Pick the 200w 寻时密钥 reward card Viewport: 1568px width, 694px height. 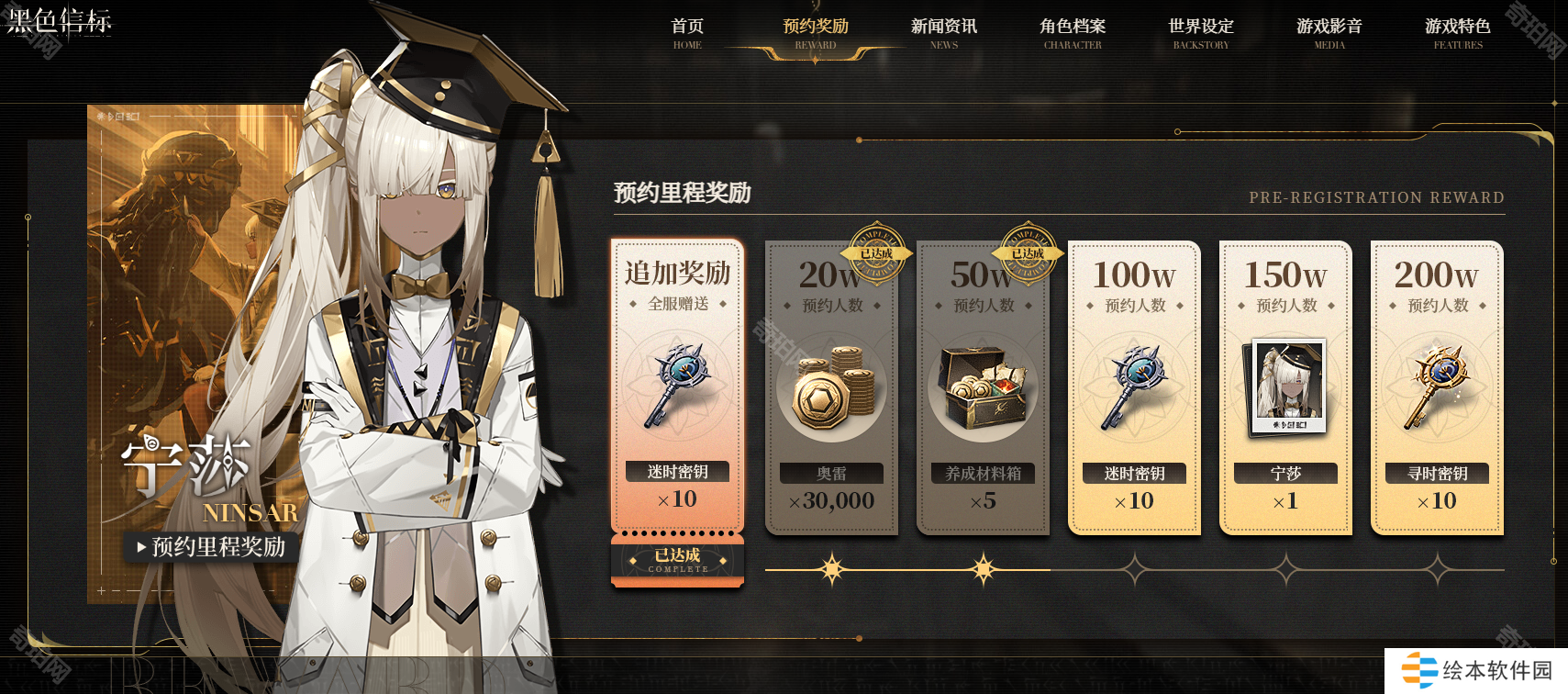click(1437, 387)
